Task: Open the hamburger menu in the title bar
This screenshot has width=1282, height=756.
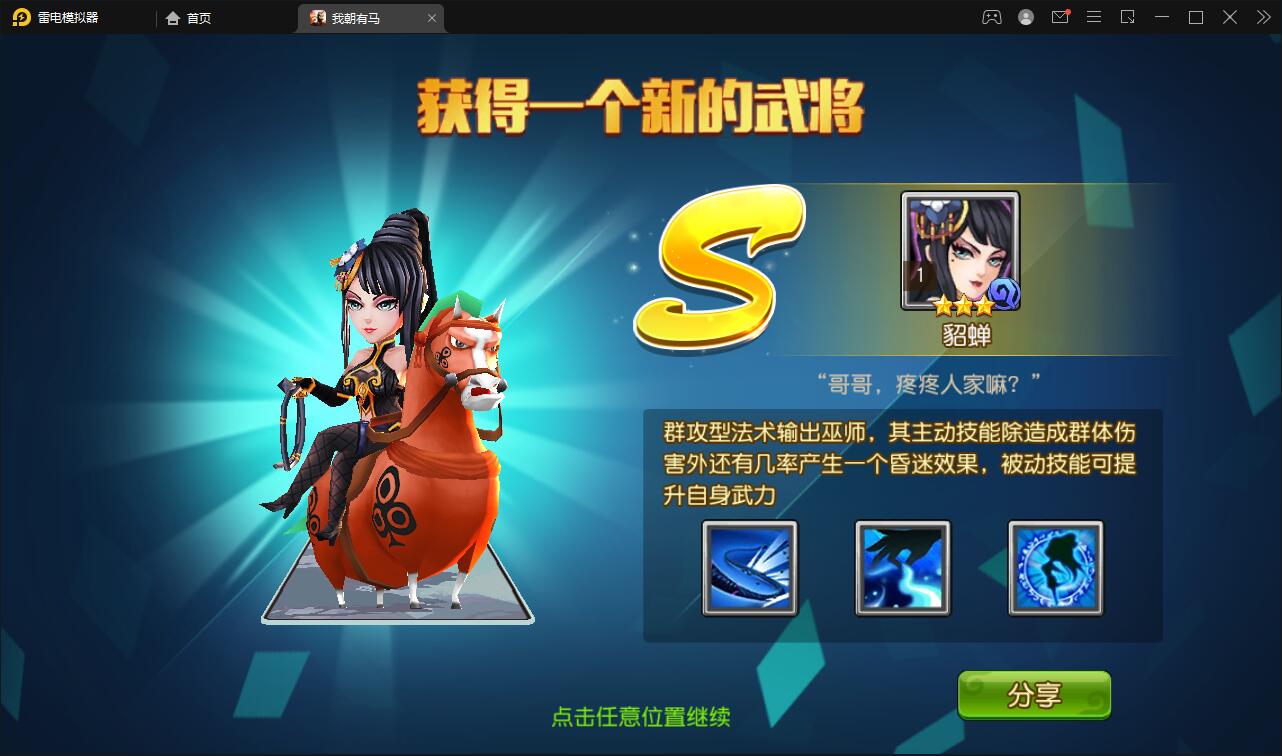Action: tap(1093, 17)
